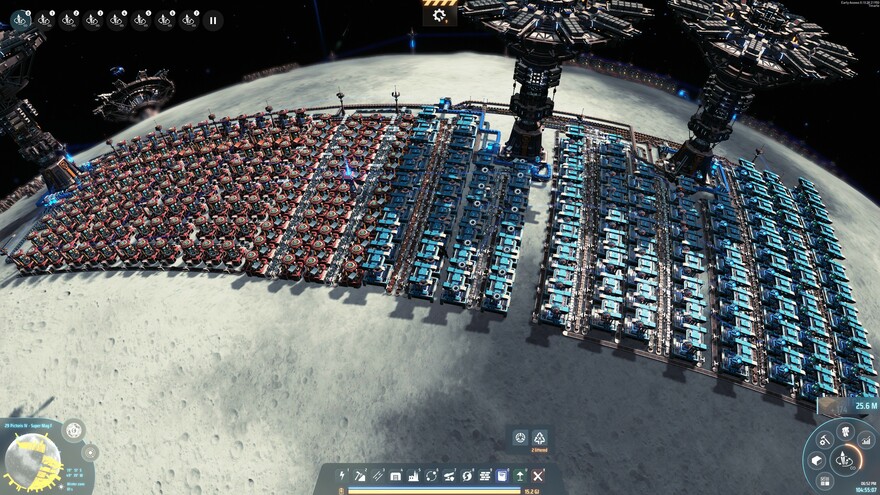Open the round button atop the minimap

coord(73,430)
